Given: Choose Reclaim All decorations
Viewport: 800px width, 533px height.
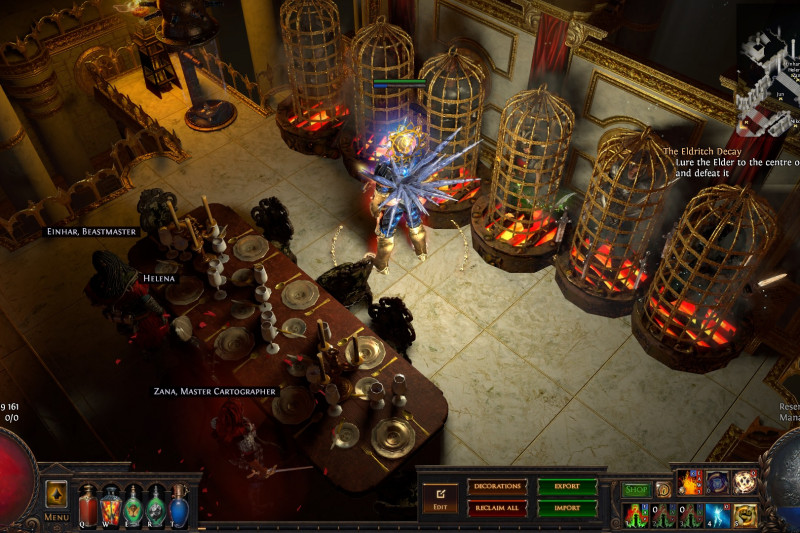Looking at the screenshot, I should pyautogui.click(x=496, y=508).
